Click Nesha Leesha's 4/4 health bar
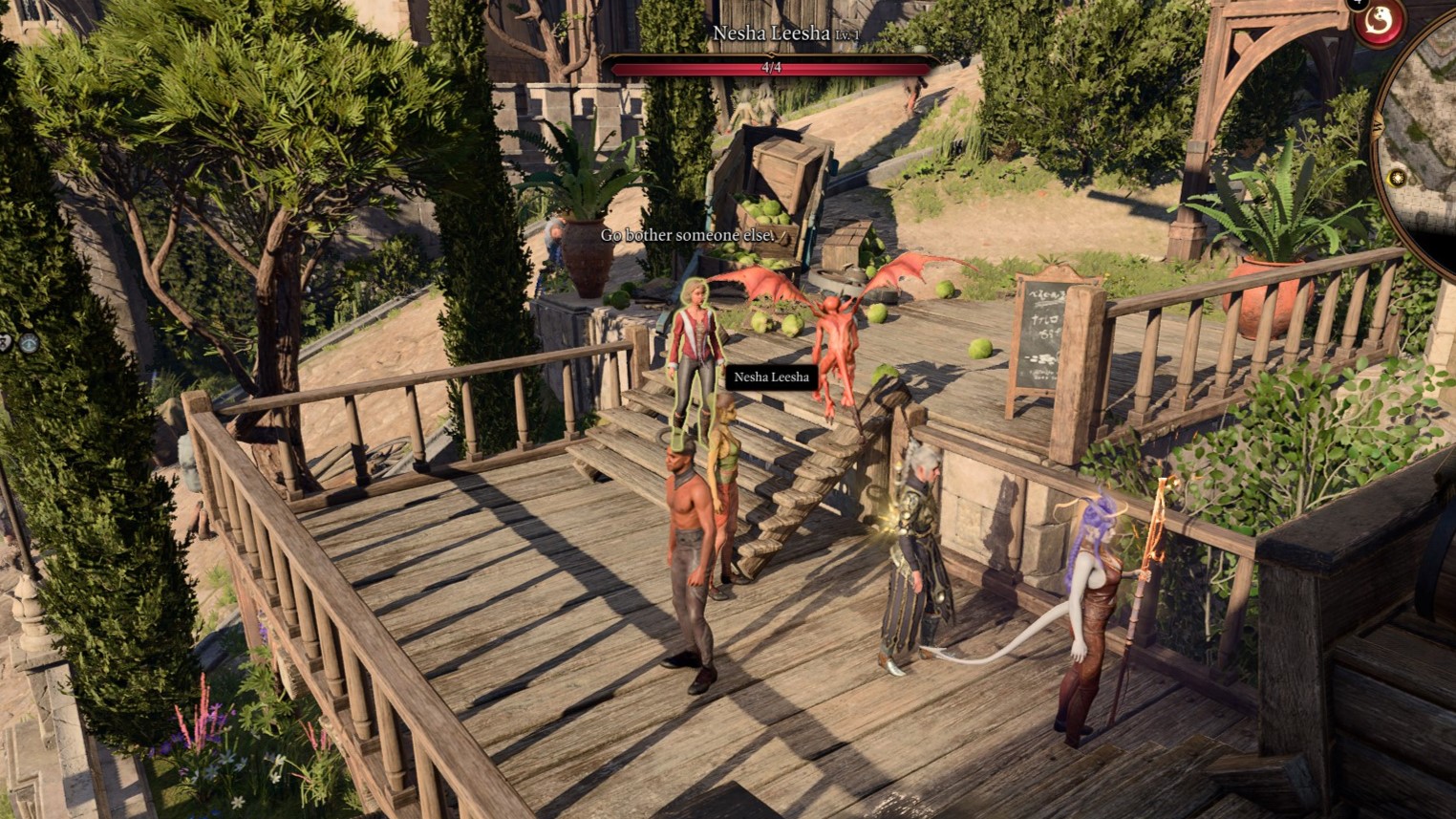Image resolution: width=1456 pixels, height=819 pixels. coord(770,67)
